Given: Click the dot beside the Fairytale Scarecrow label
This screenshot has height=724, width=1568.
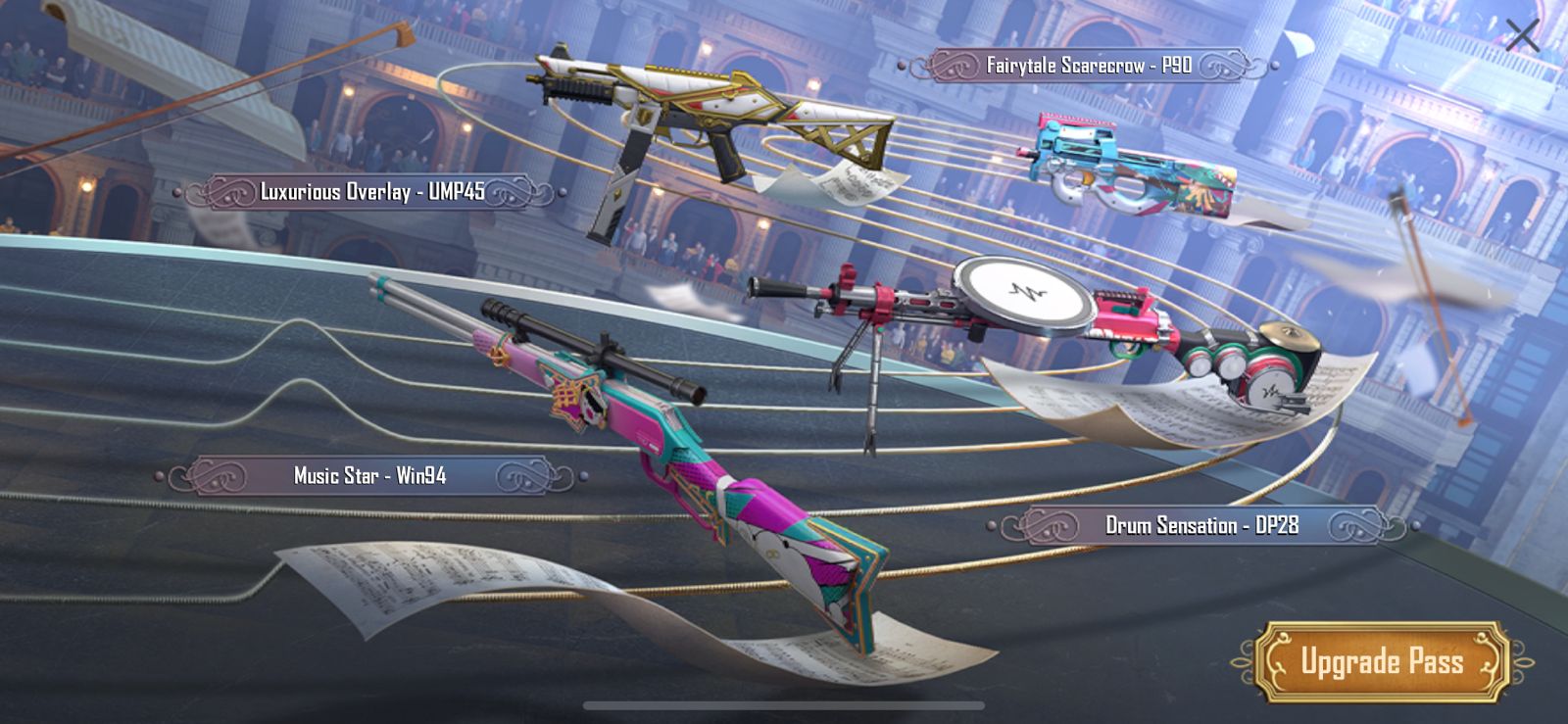Looking at the screenshot, I should coord(904,68).
